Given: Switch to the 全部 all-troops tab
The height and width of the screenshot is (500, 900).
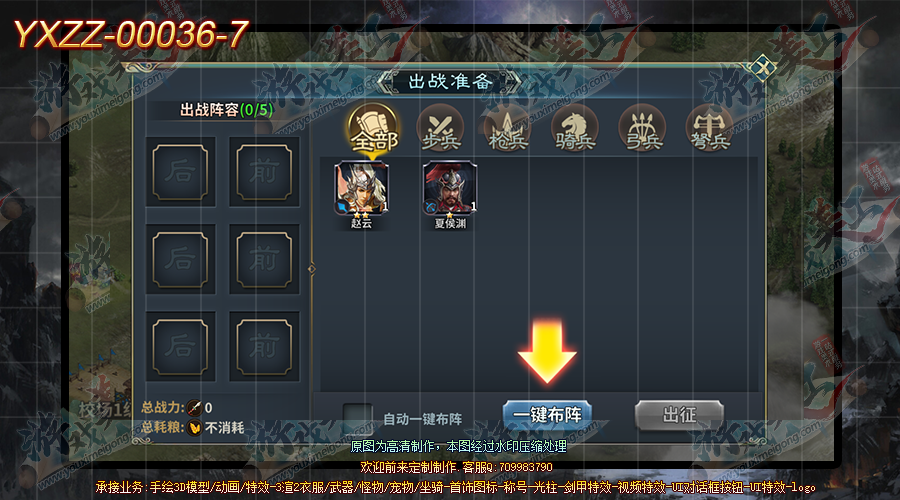Looking at the screenshot, I should pyautogui.click(x=373, y=131).
